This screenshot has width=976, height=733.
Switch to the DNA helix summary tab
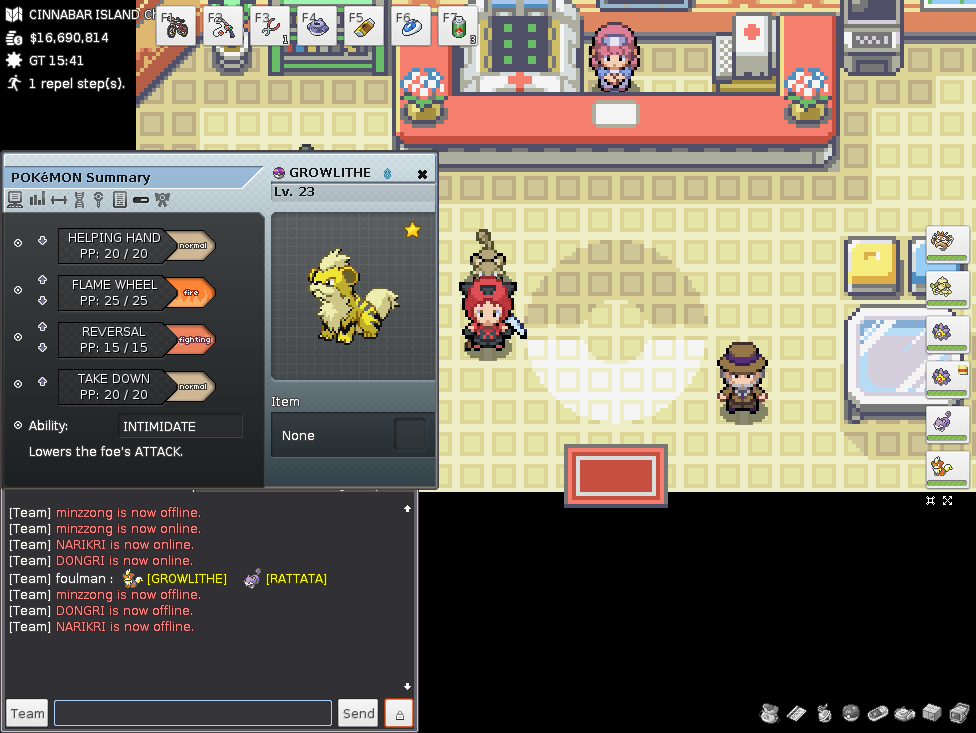click(79, 200)
